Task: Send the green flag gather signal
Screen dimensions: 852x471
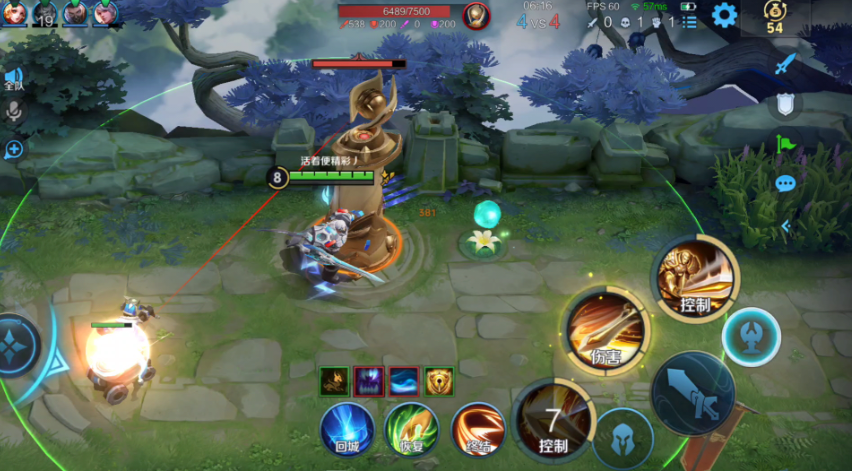Action: [785, 144]
